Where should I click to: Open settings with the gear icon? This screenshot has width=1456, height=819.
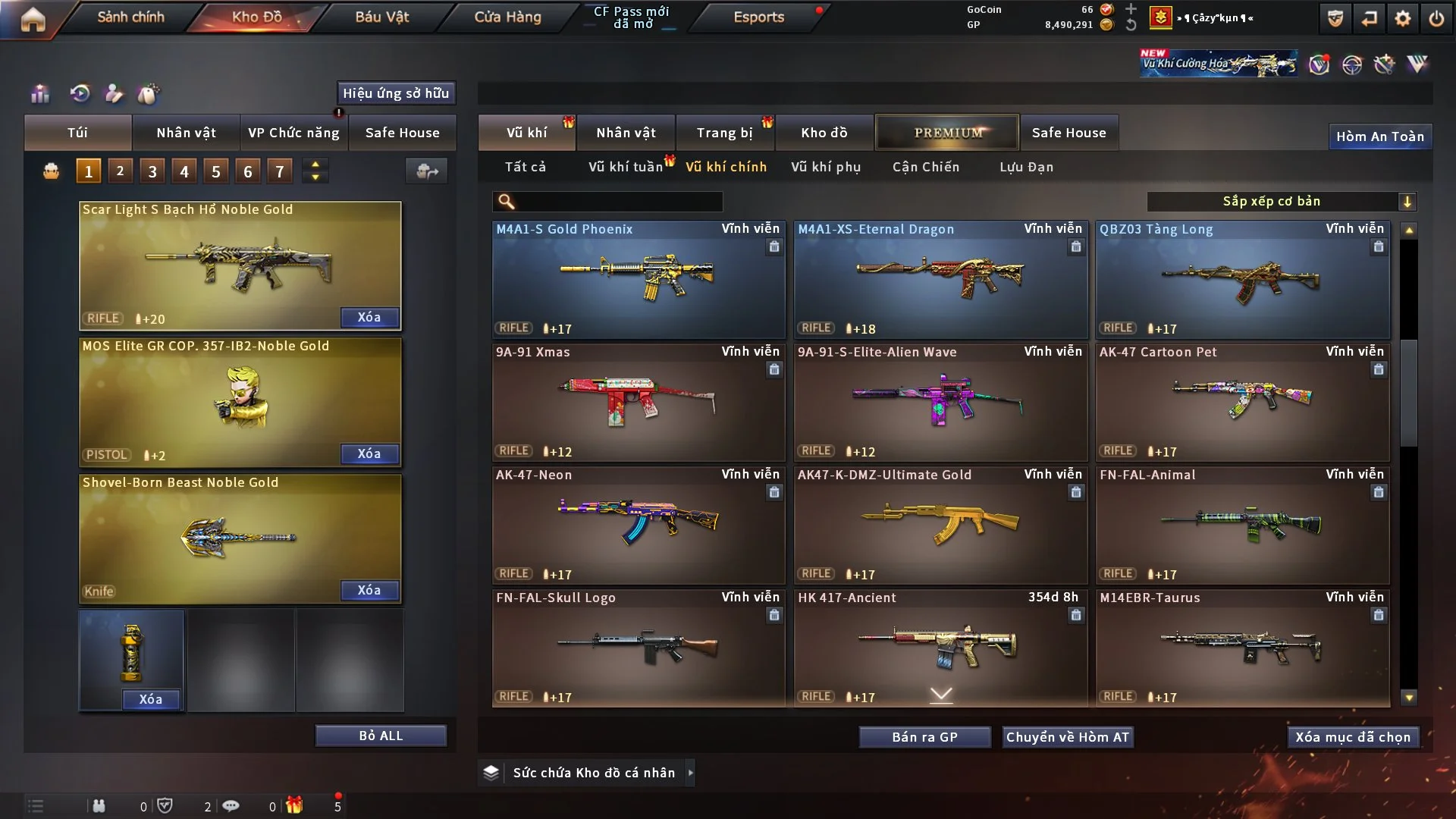click(x=1403, y=18)
